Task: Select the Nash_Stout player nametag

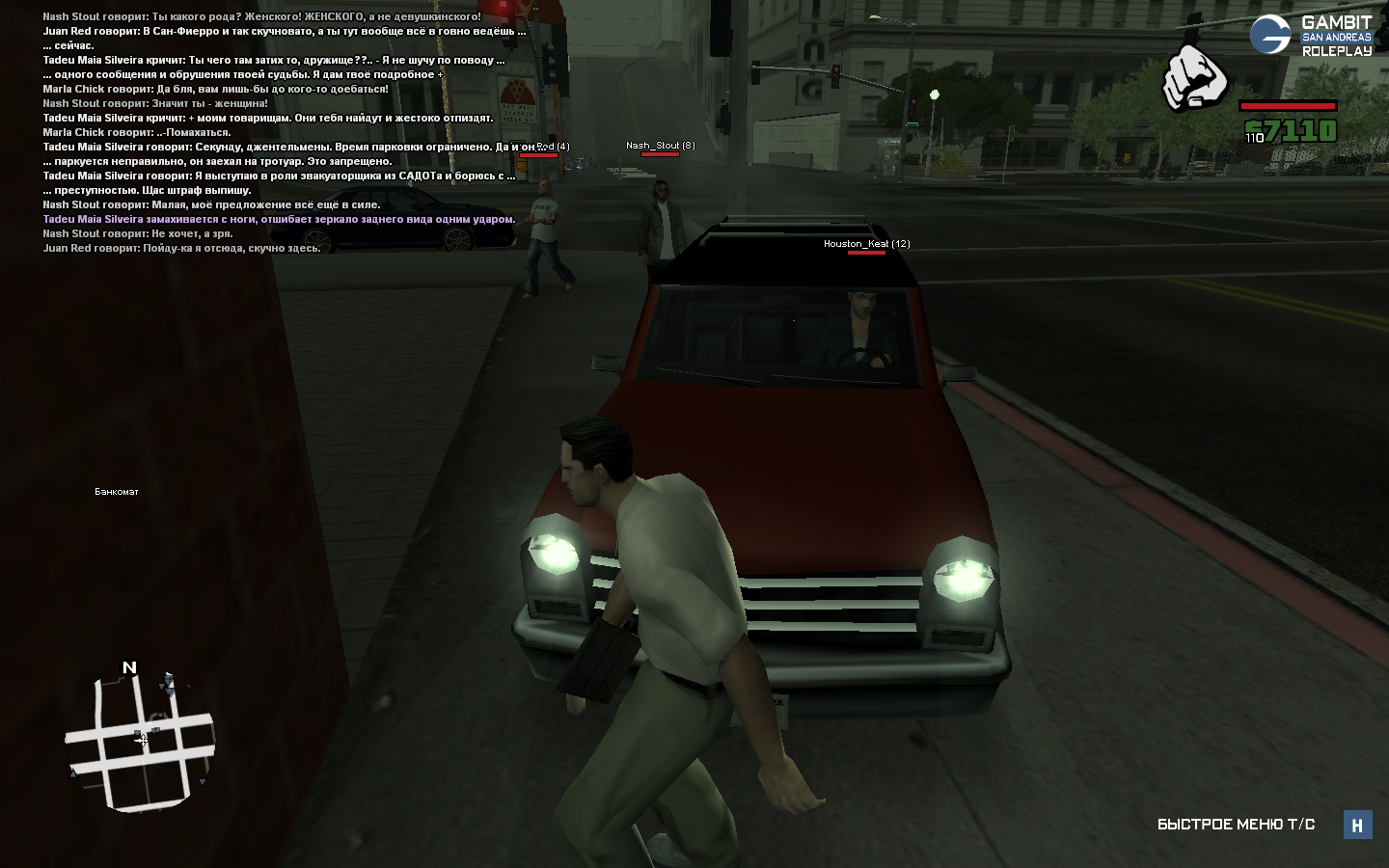Action: coord(660,146)
